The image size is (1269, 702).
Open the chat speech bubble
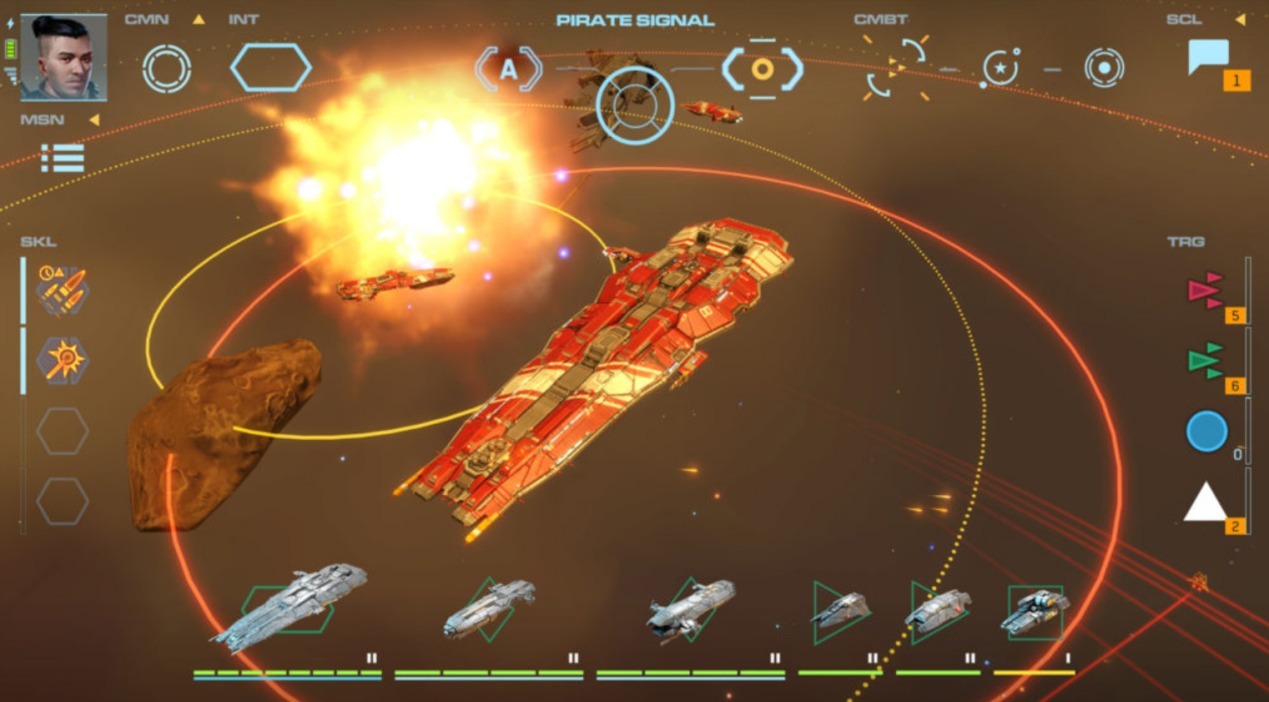point(1208,57)
